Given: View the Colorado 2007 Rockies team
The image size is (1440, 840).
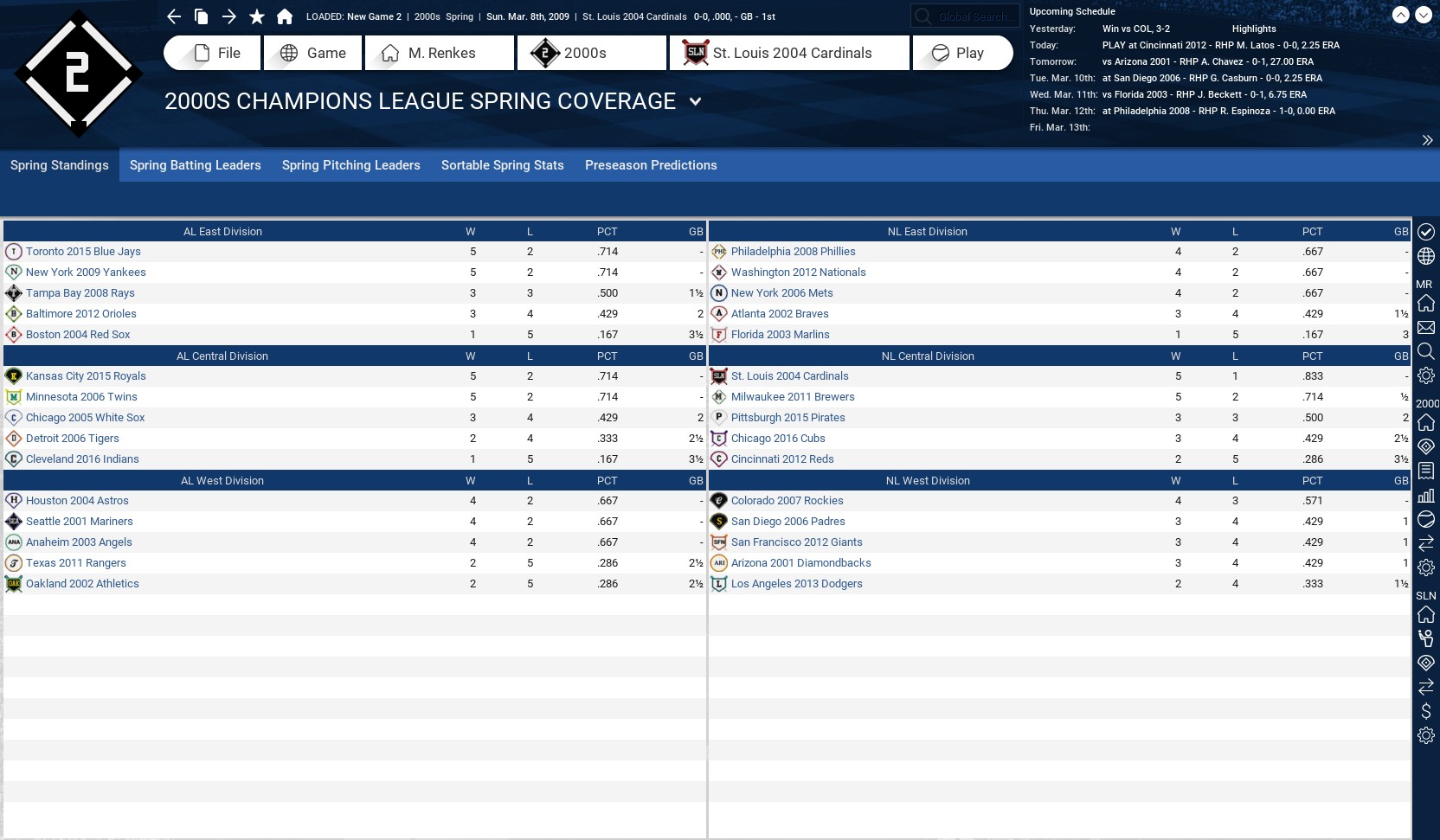Looking at the screenshot, I should tap(787, 501).
